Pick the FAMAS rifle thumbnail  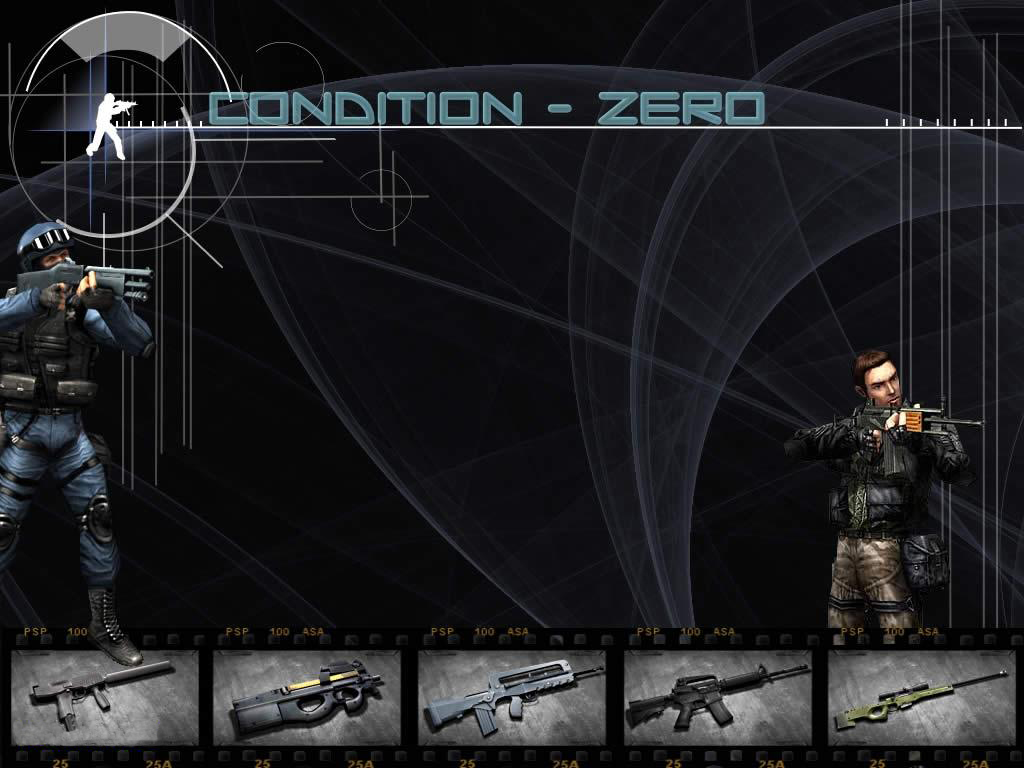[x=512, y=697]
